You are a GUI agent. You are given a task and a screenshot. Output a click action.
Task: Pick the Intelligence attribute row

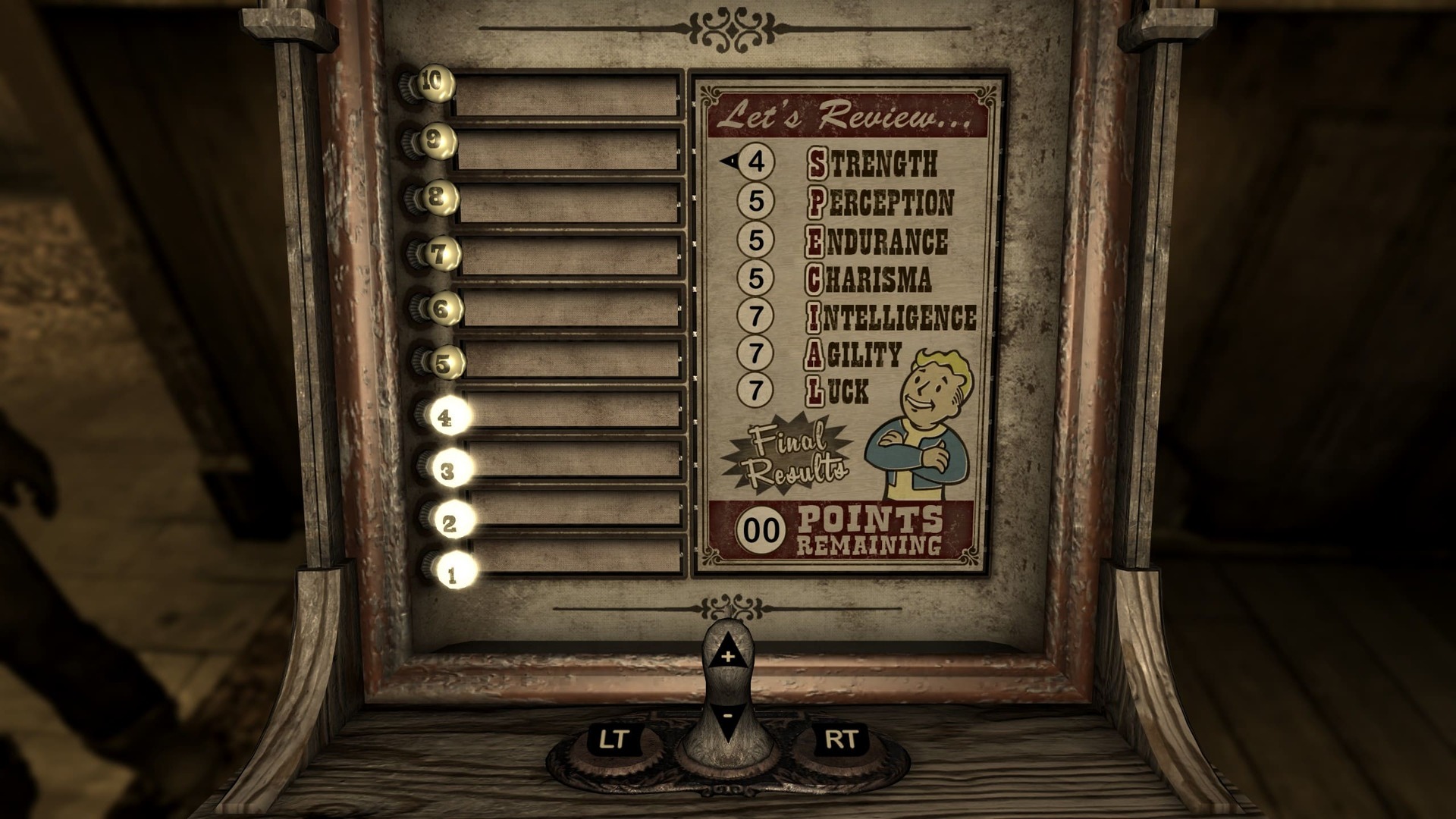(x=891, y=317)
